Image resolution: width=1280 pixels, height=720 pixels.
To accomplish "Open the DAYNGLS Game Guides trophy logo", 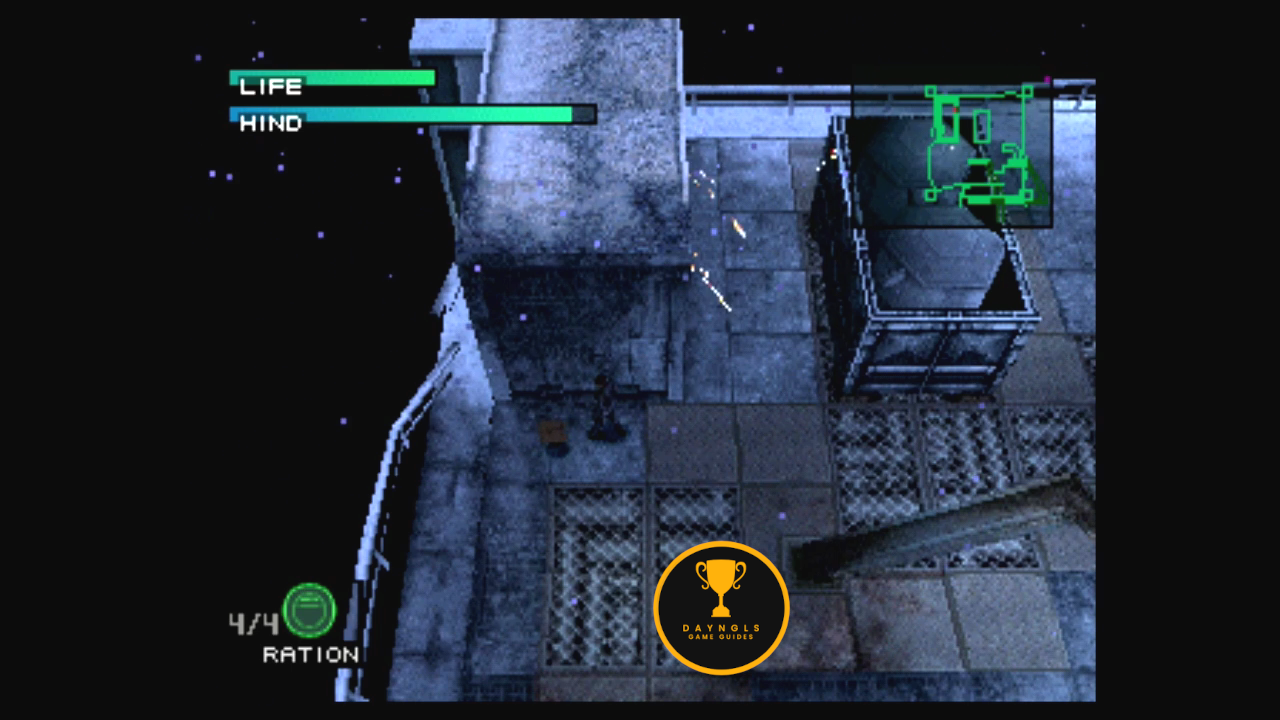I will pos(721,607).
